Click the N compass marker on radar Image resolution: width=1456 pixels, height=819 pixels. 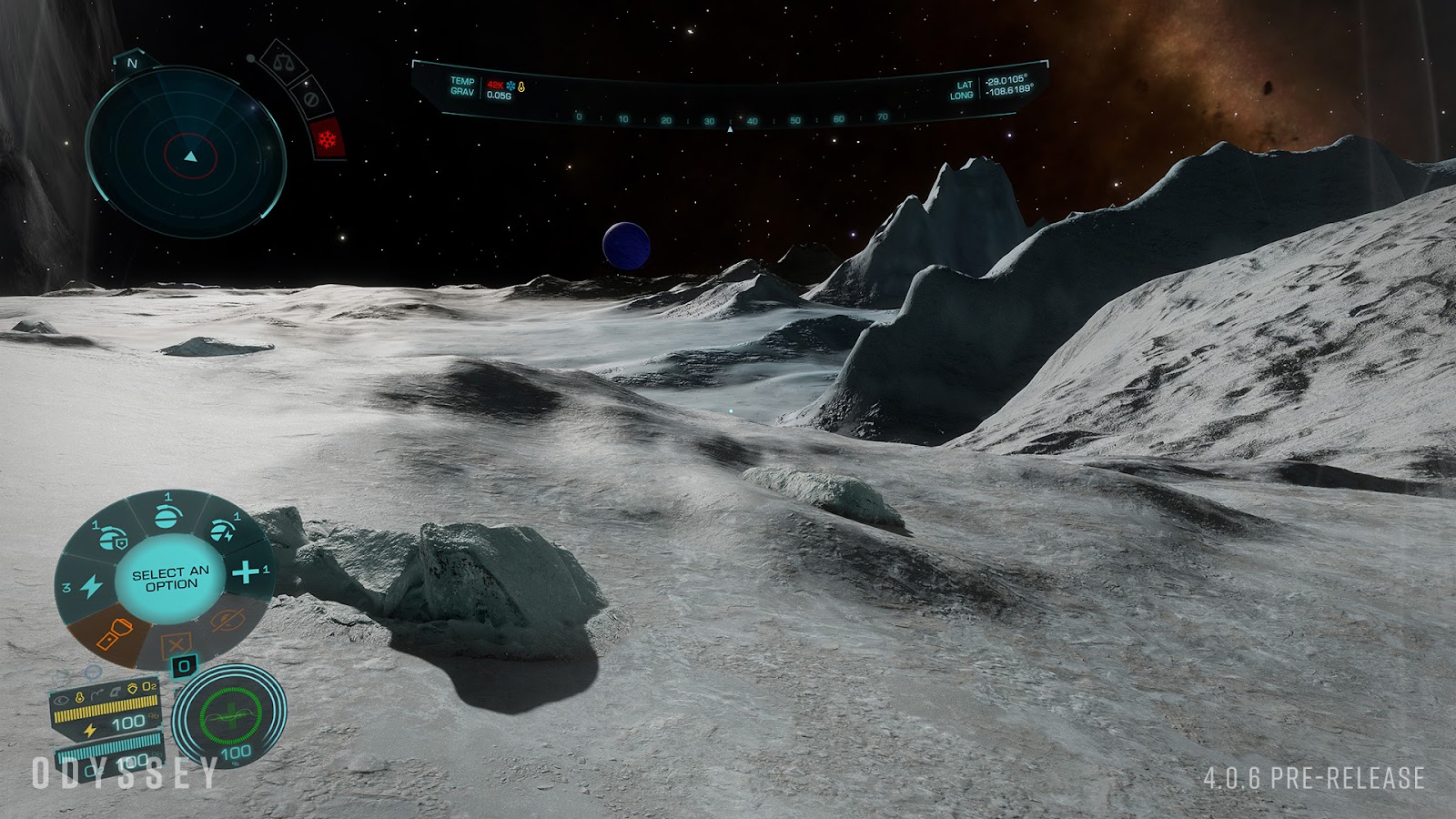click(132, 63)
